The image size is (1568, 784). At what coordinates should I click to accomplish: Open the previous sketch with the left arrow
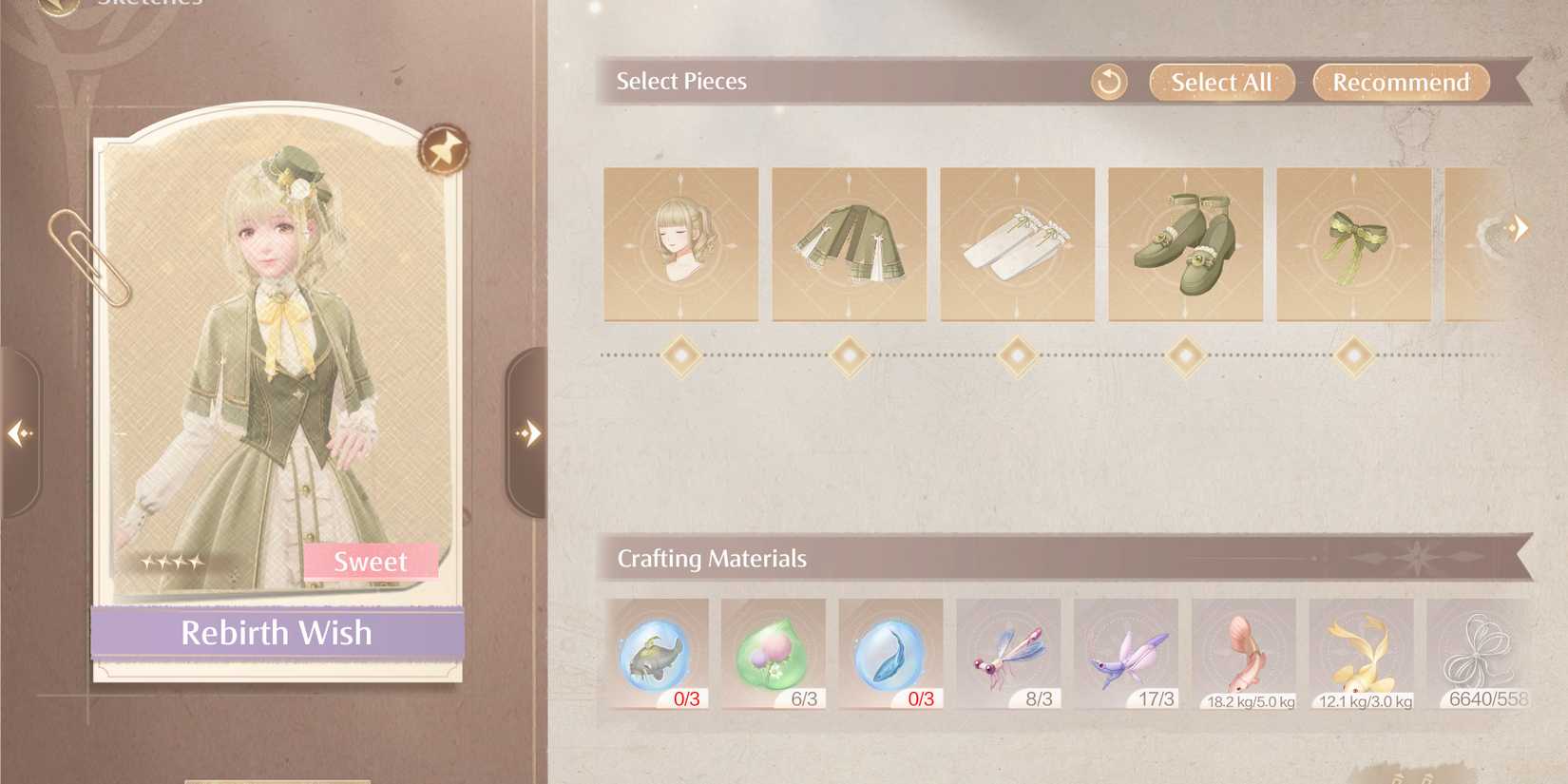[17, 433]
